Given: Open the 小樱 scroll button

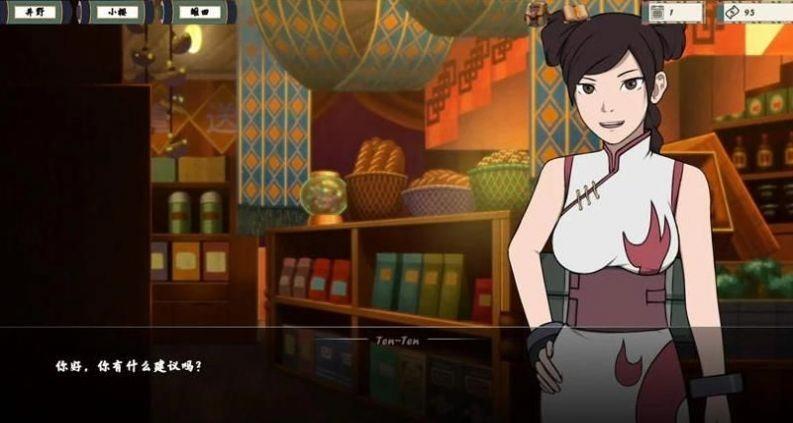Looking at the screenshot, I should (120, 13).
